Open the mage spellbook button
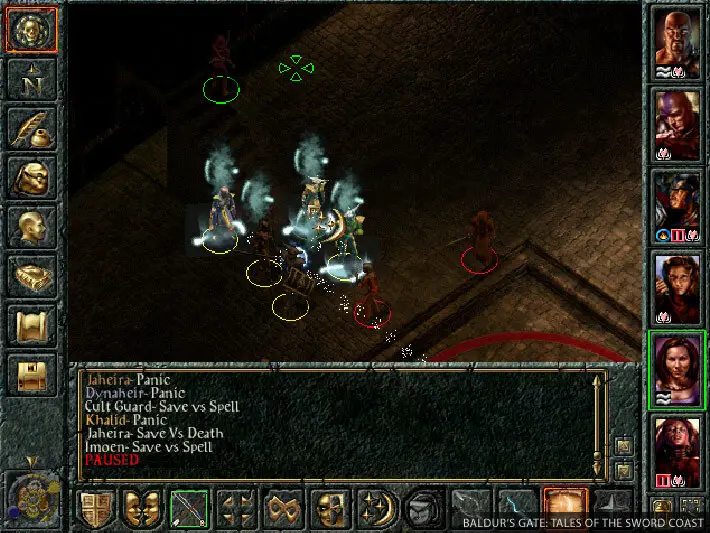The image size is (710, 533). pyautogui.click(x=33, y=276)
